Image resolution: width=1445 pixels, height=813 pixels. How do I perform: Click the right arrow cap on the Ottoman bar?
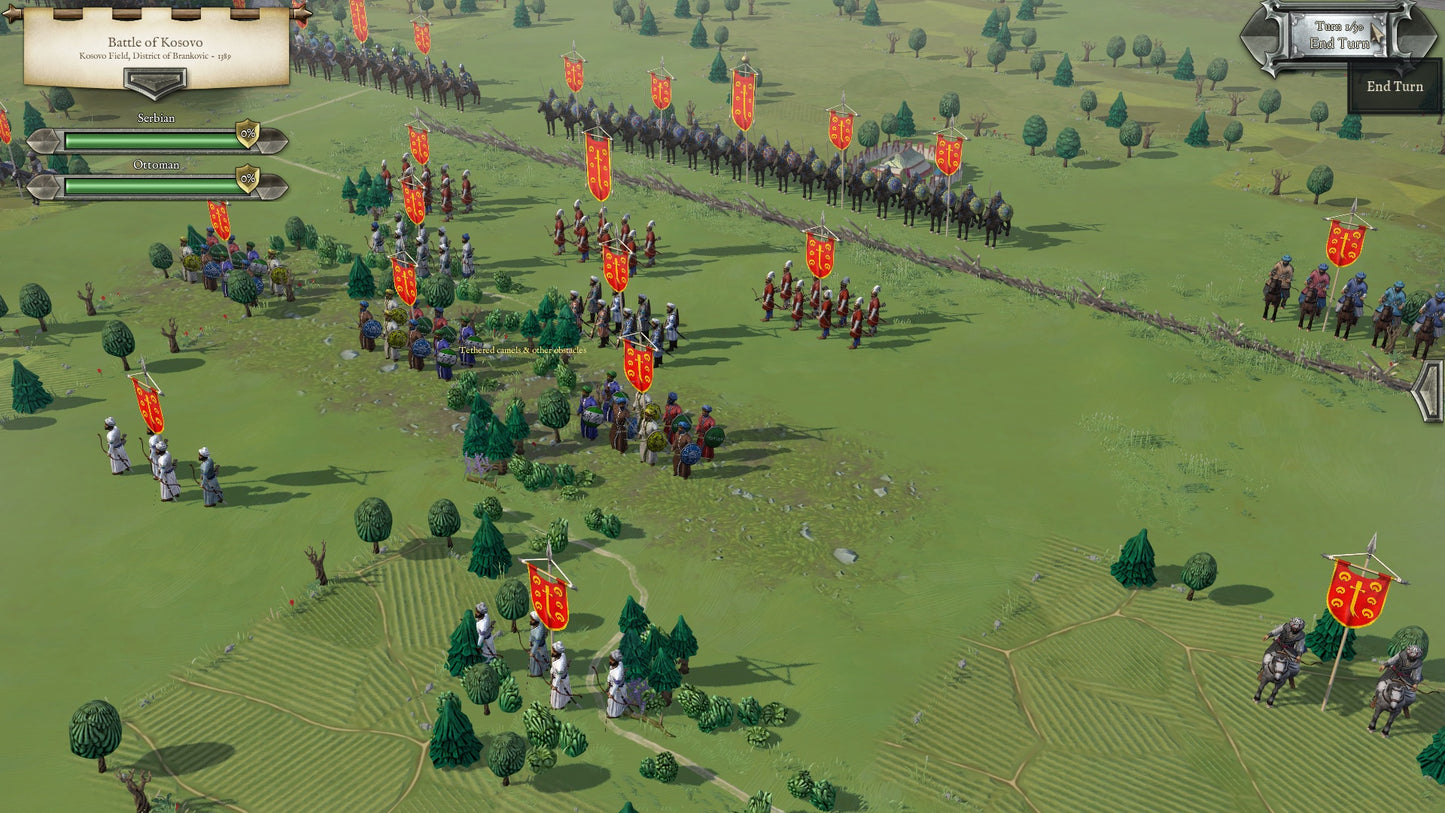tap(277, 187)
